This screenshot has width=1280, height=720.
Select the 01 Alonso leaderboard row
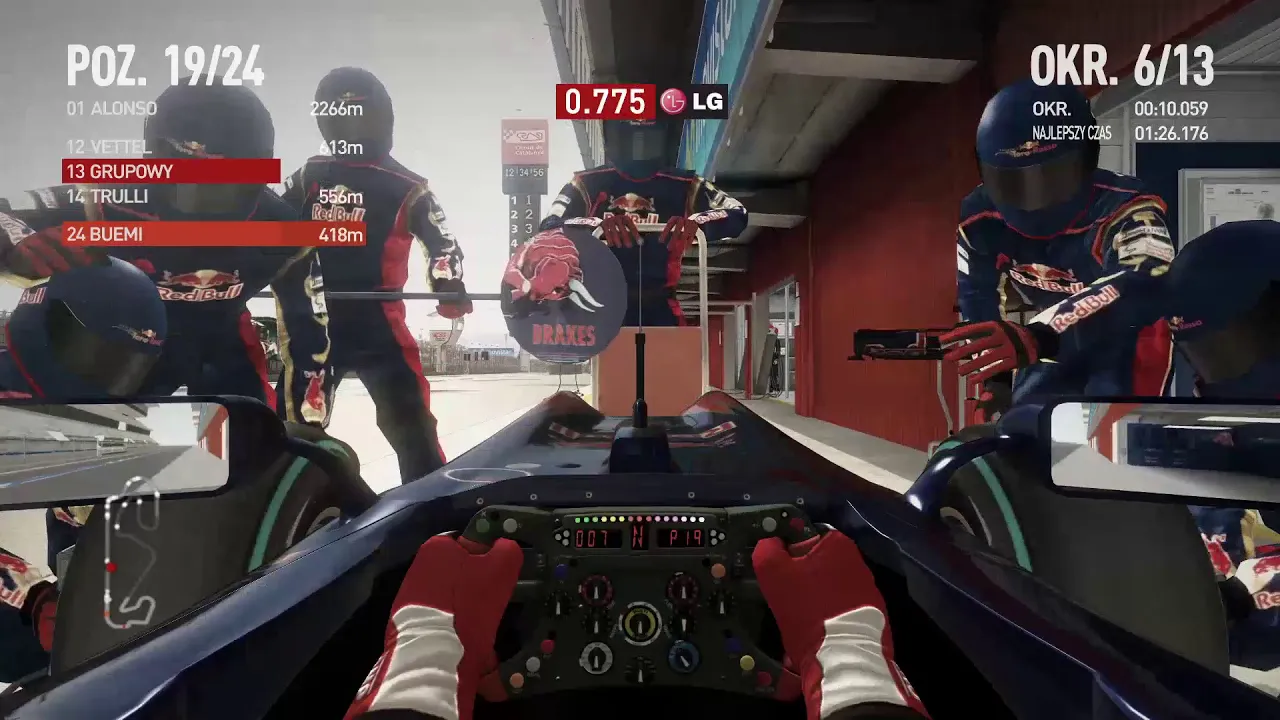coord(213,109)
